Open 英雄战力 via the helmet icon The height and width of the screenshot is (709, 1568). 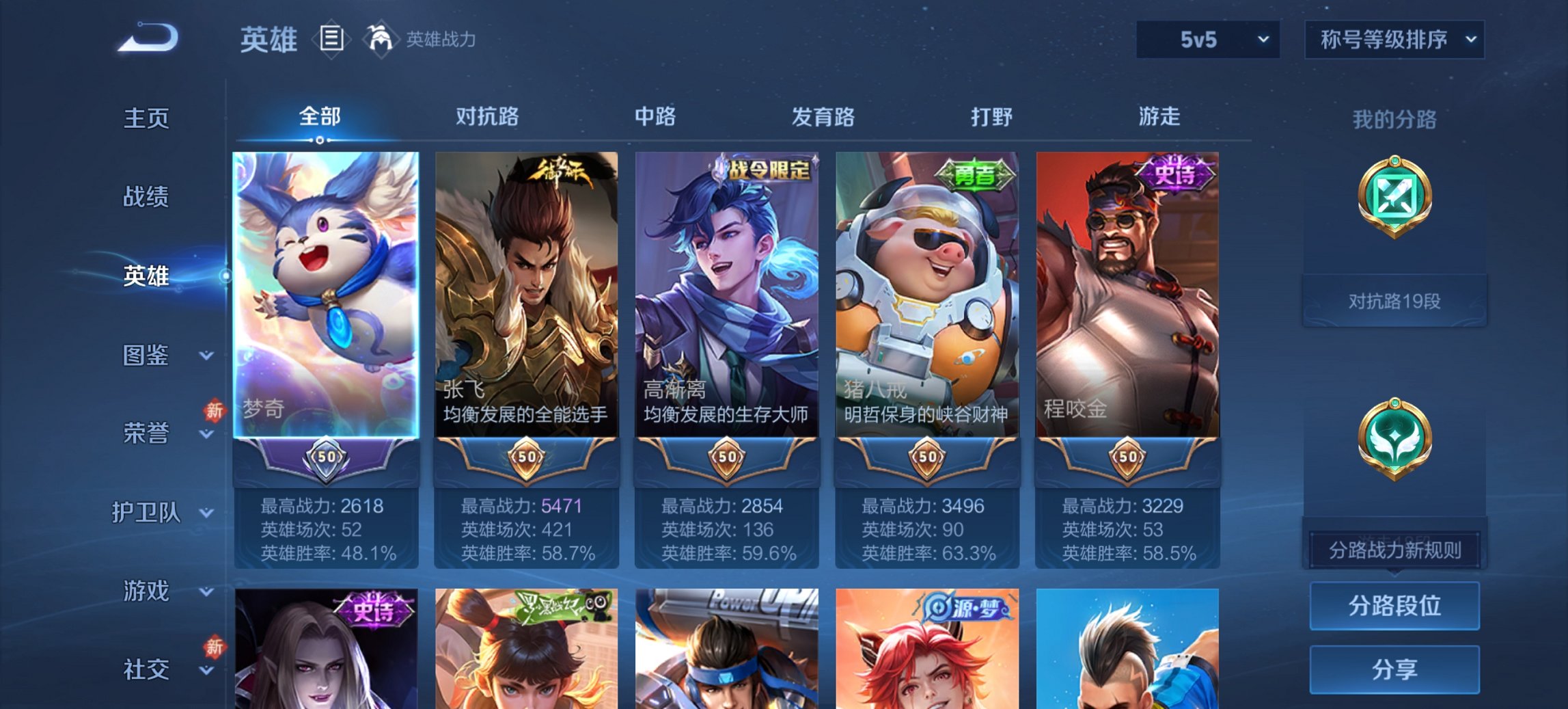tap(380, 38)
